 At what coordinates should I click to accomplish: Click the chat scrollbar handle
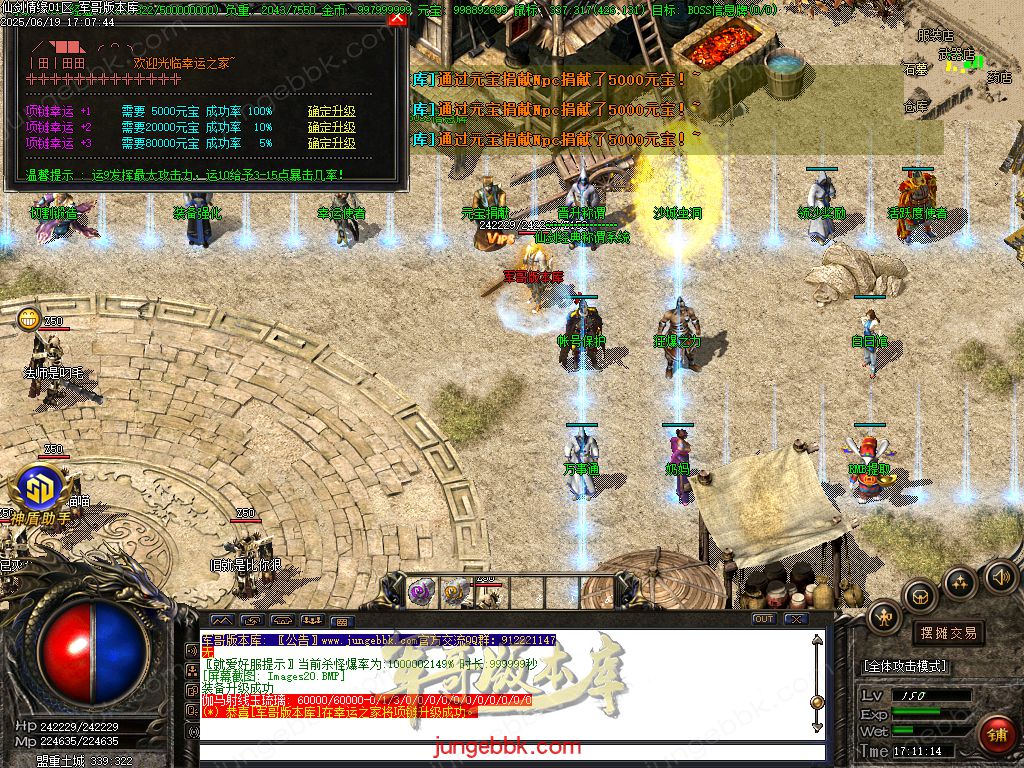[817, 701]
